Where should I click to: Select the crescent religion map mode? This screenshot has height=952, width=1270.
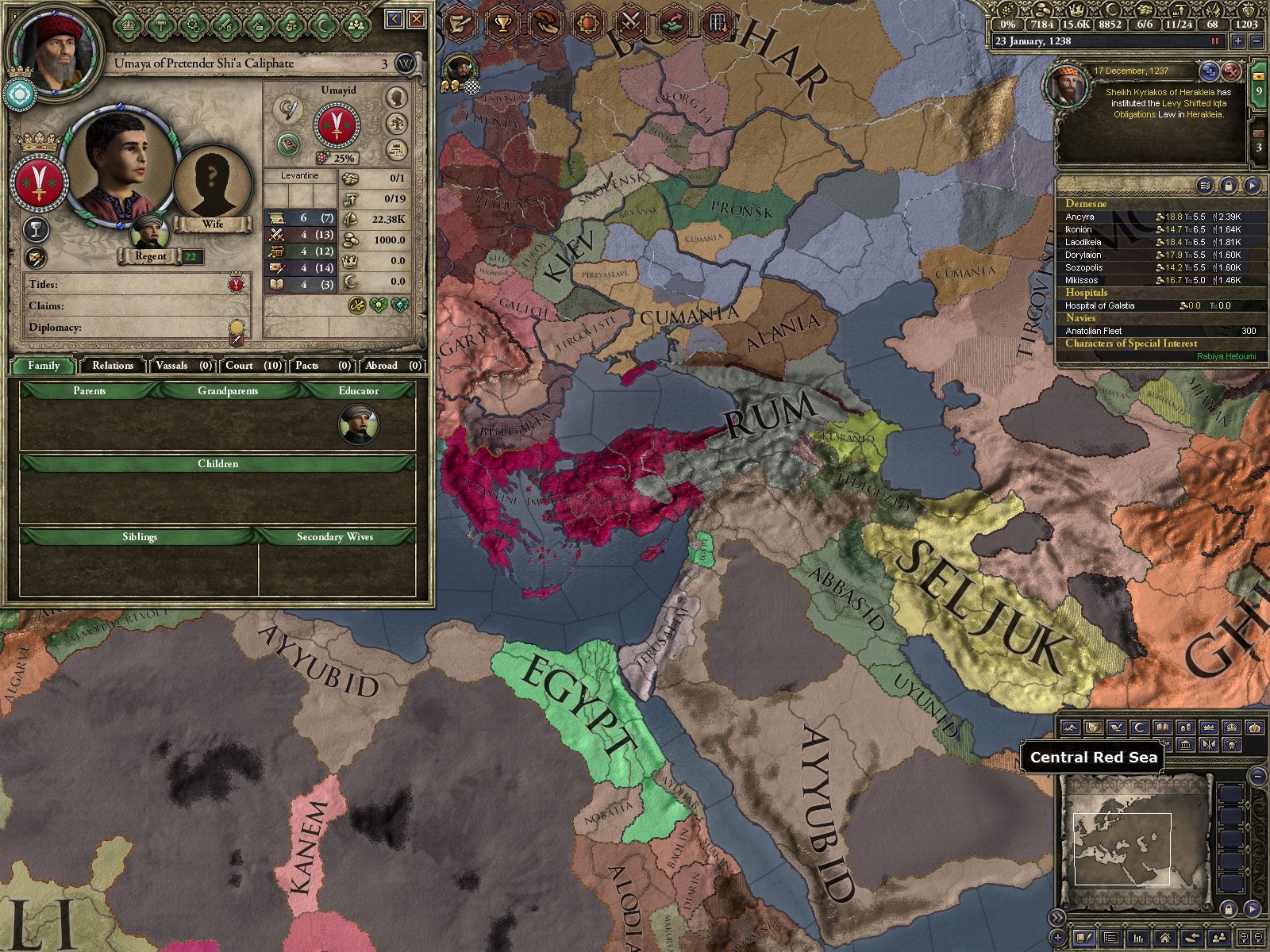[1137, 727]
